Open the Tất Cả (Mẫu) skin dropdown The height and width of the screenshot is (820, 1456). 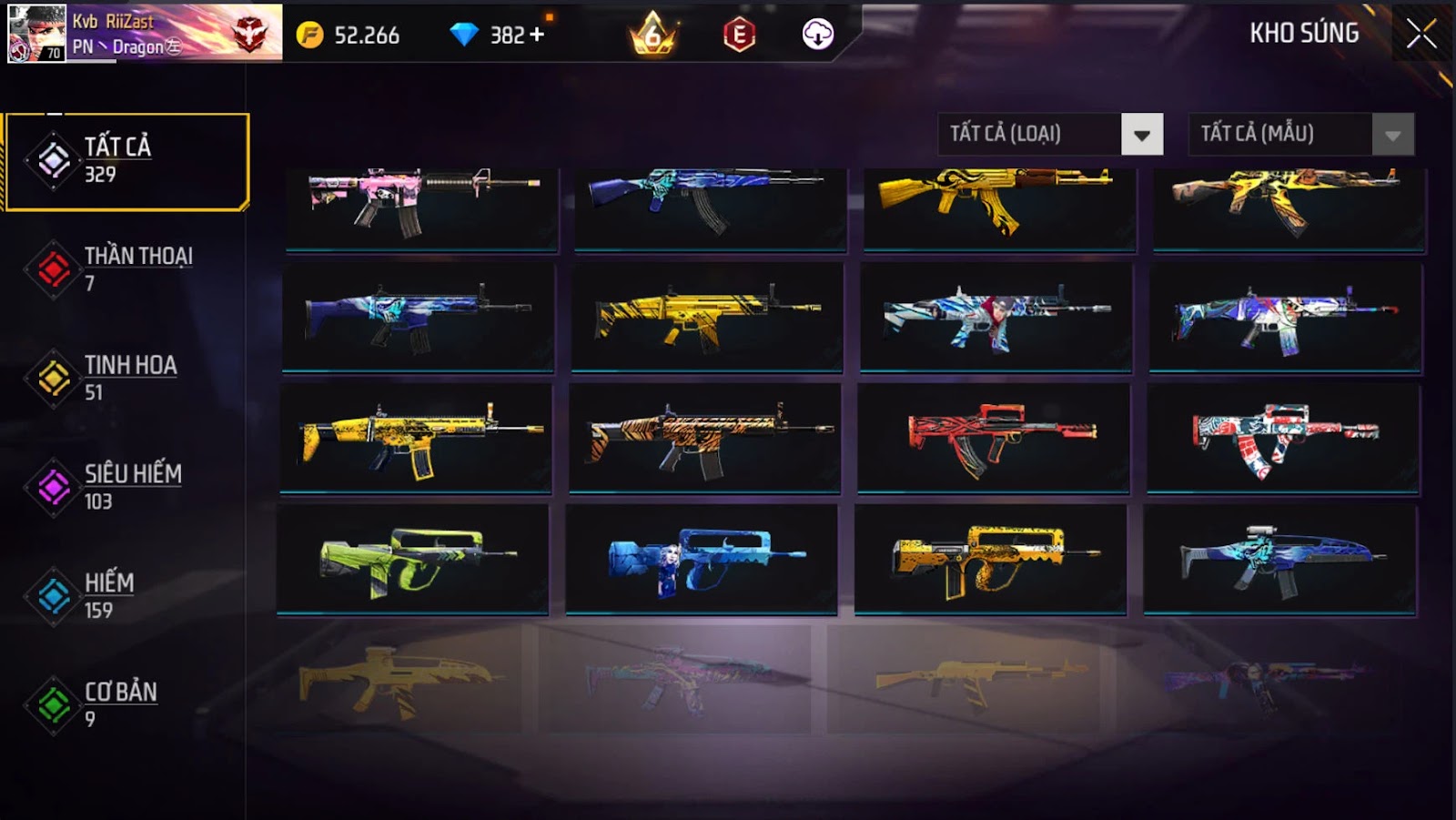[x=1391, y=135]
